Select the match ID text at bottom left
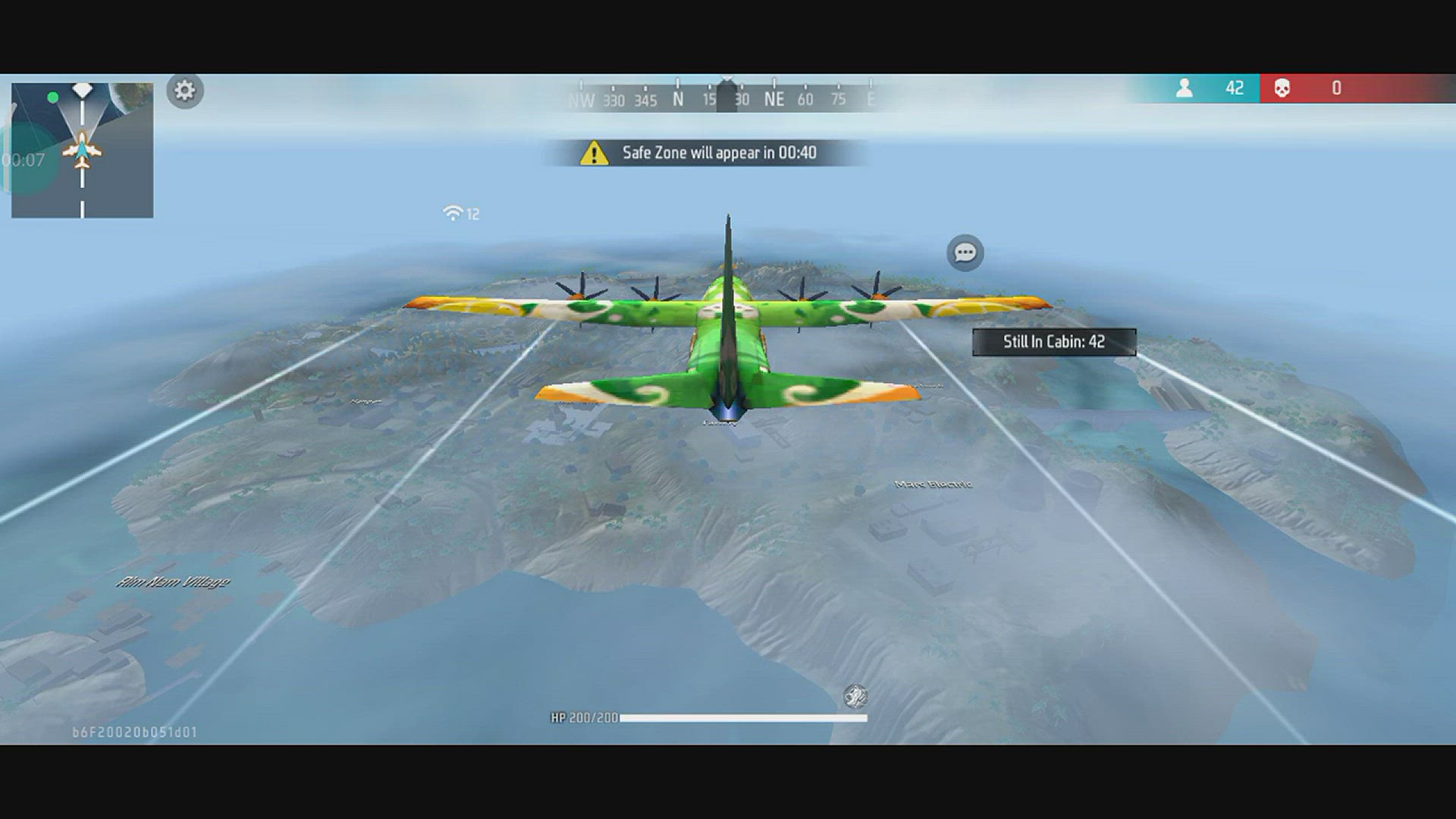1456x819 pixels. (133, 732)
